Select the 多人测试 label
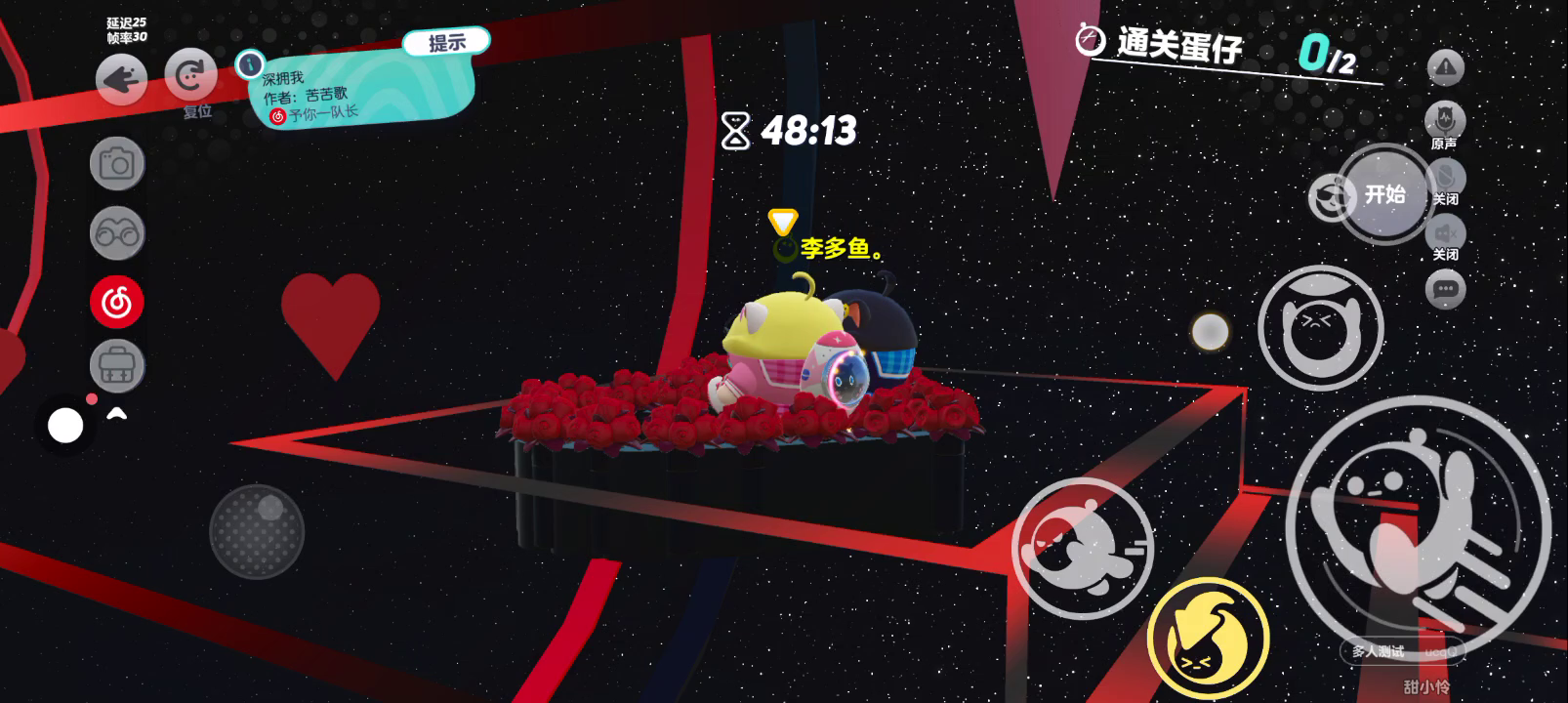 pos(1378,651)
